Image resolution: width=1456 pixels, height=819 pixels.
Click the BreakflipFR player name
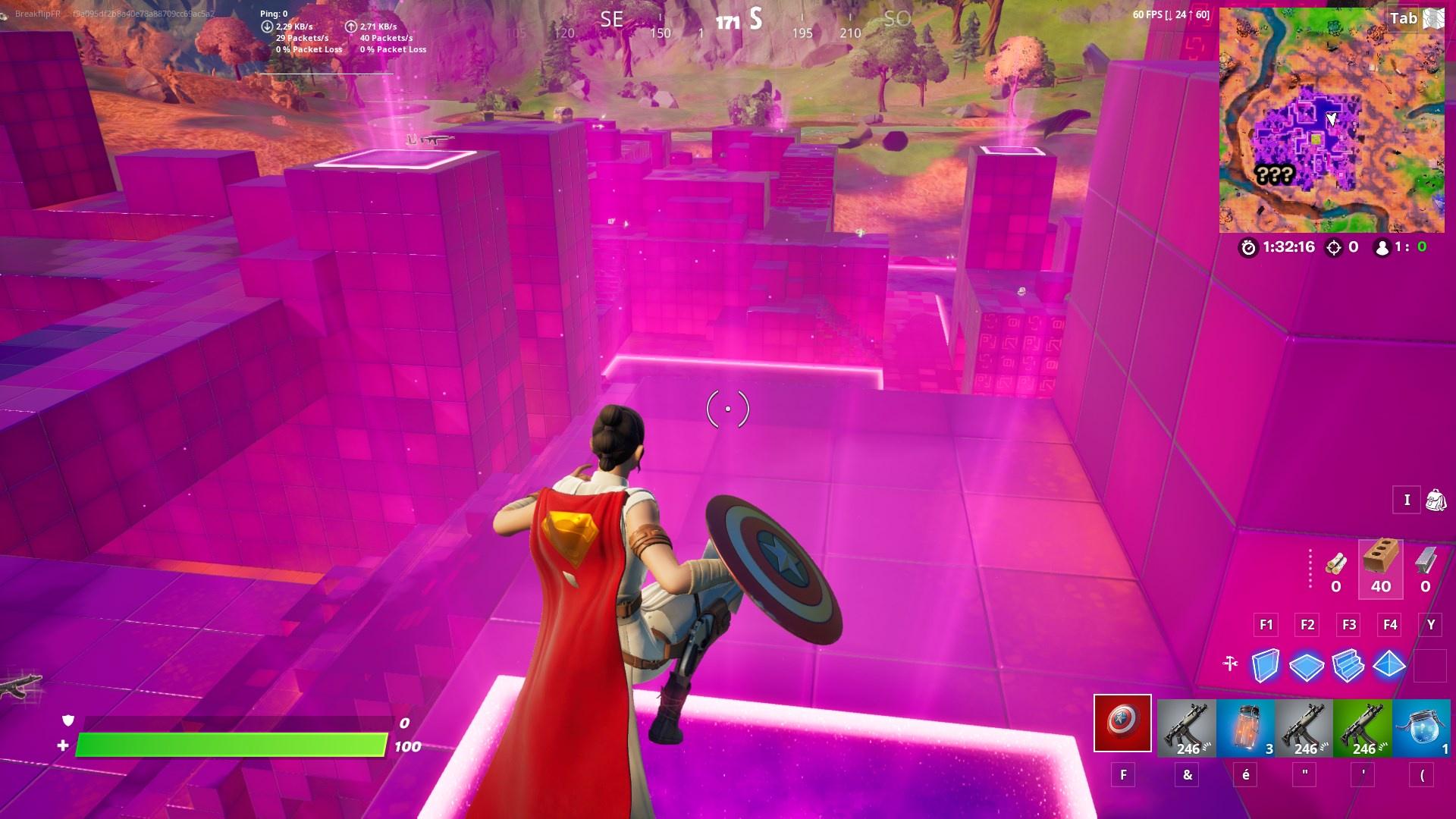(38, 11)
